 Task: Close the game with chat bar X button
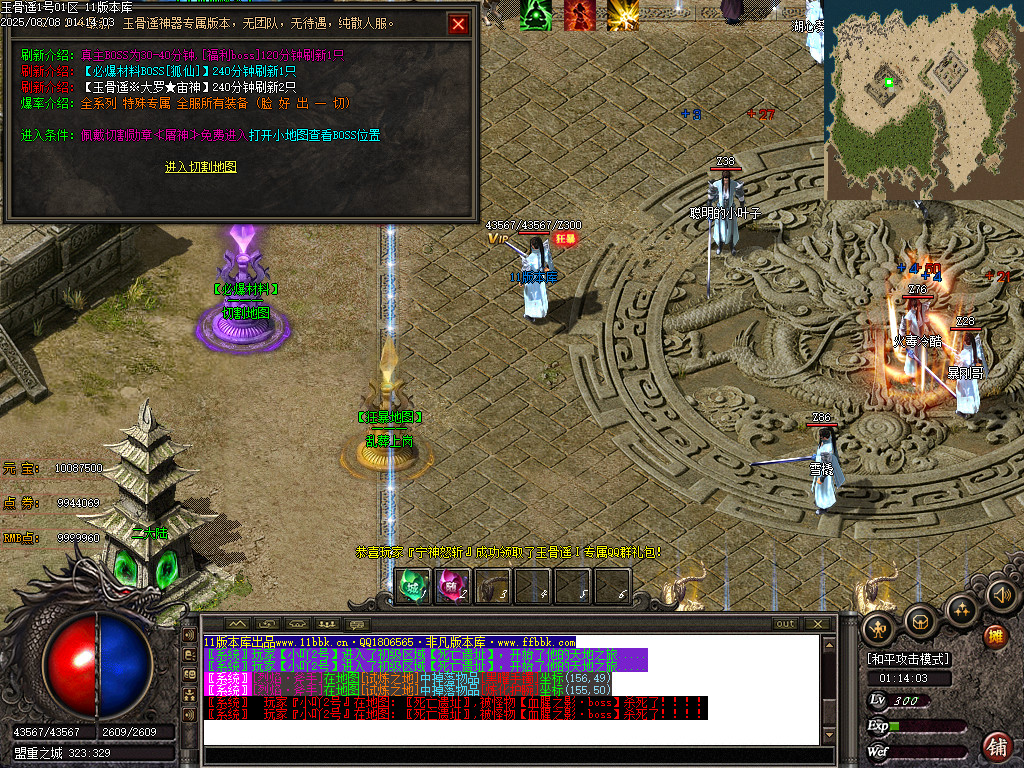coord(818,624)
